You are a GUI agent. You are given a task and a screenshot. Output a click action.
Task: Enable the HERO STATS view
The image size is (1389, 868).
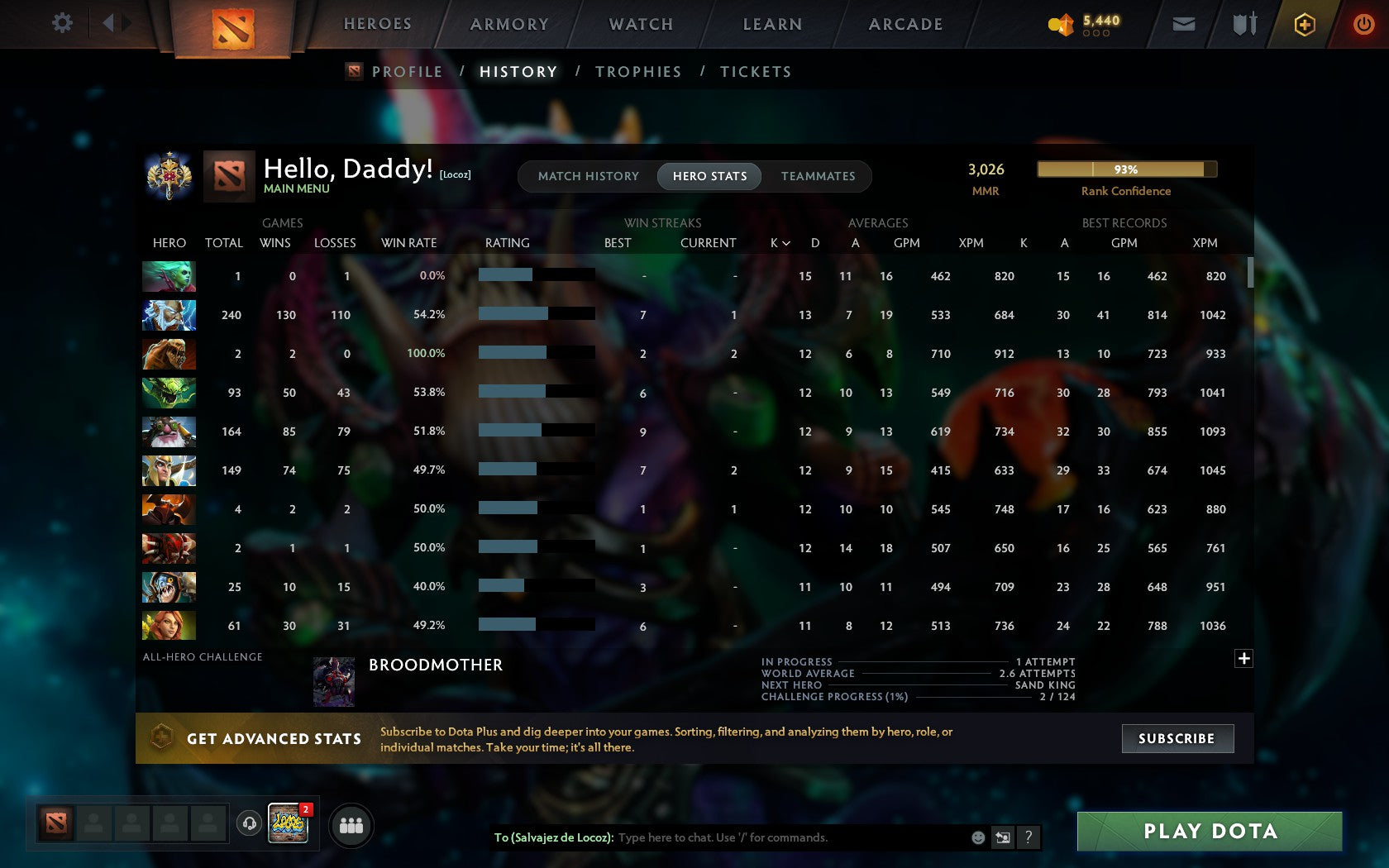709,176
